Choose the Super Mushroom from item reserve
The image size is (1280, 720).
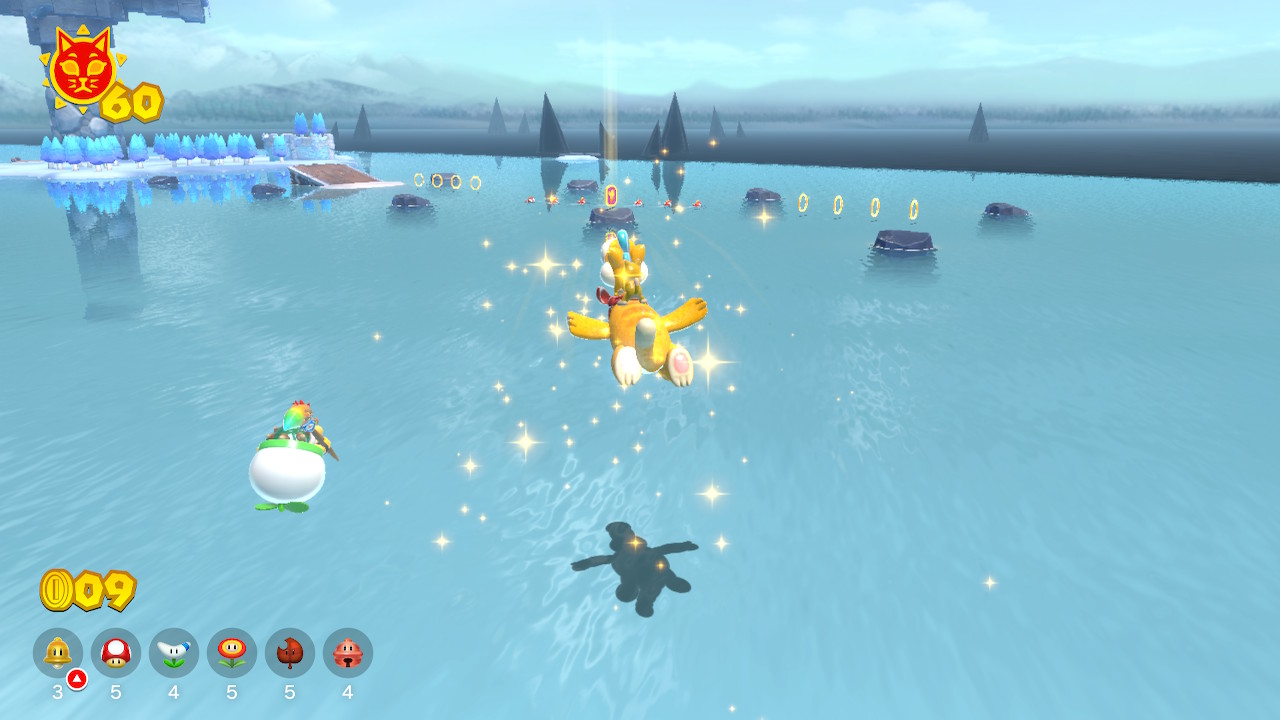[116, 653]
